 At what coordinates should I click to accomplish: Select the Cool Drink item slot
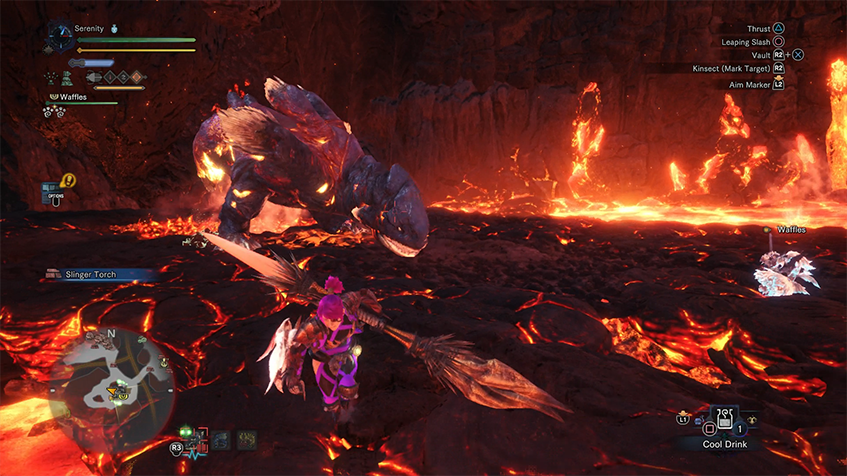[x=723, y=420]
